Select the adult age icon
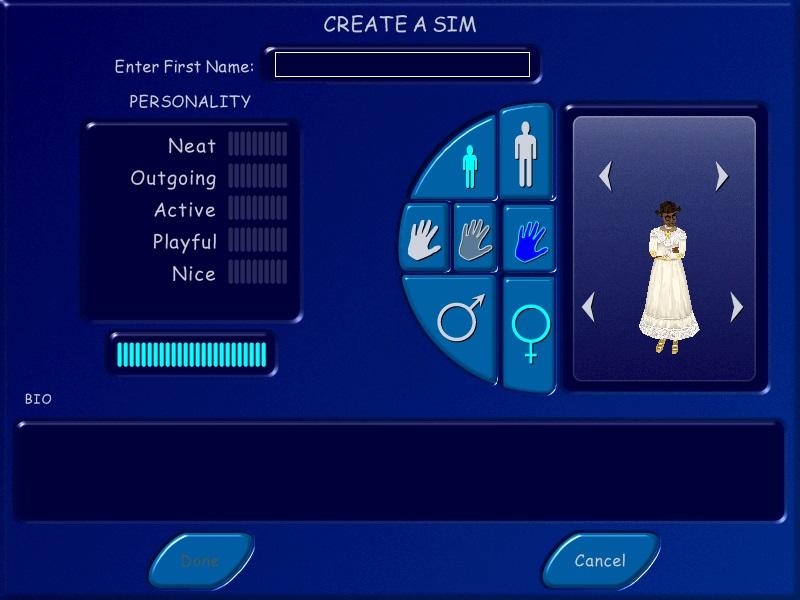This screenshot has height=600, width=800. point(525,151)
